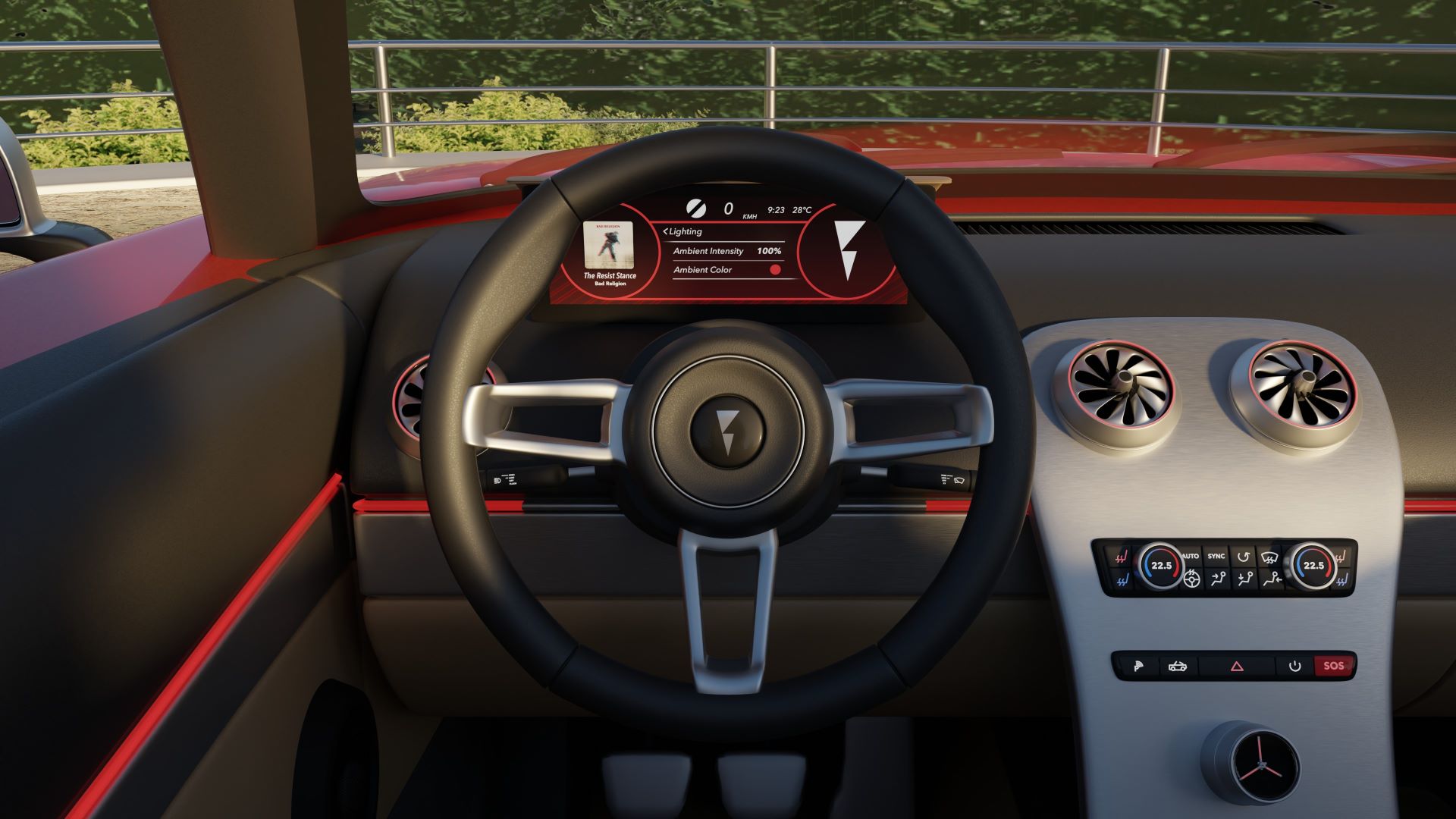Open the Ambient Color red swatch

[775, 270]
